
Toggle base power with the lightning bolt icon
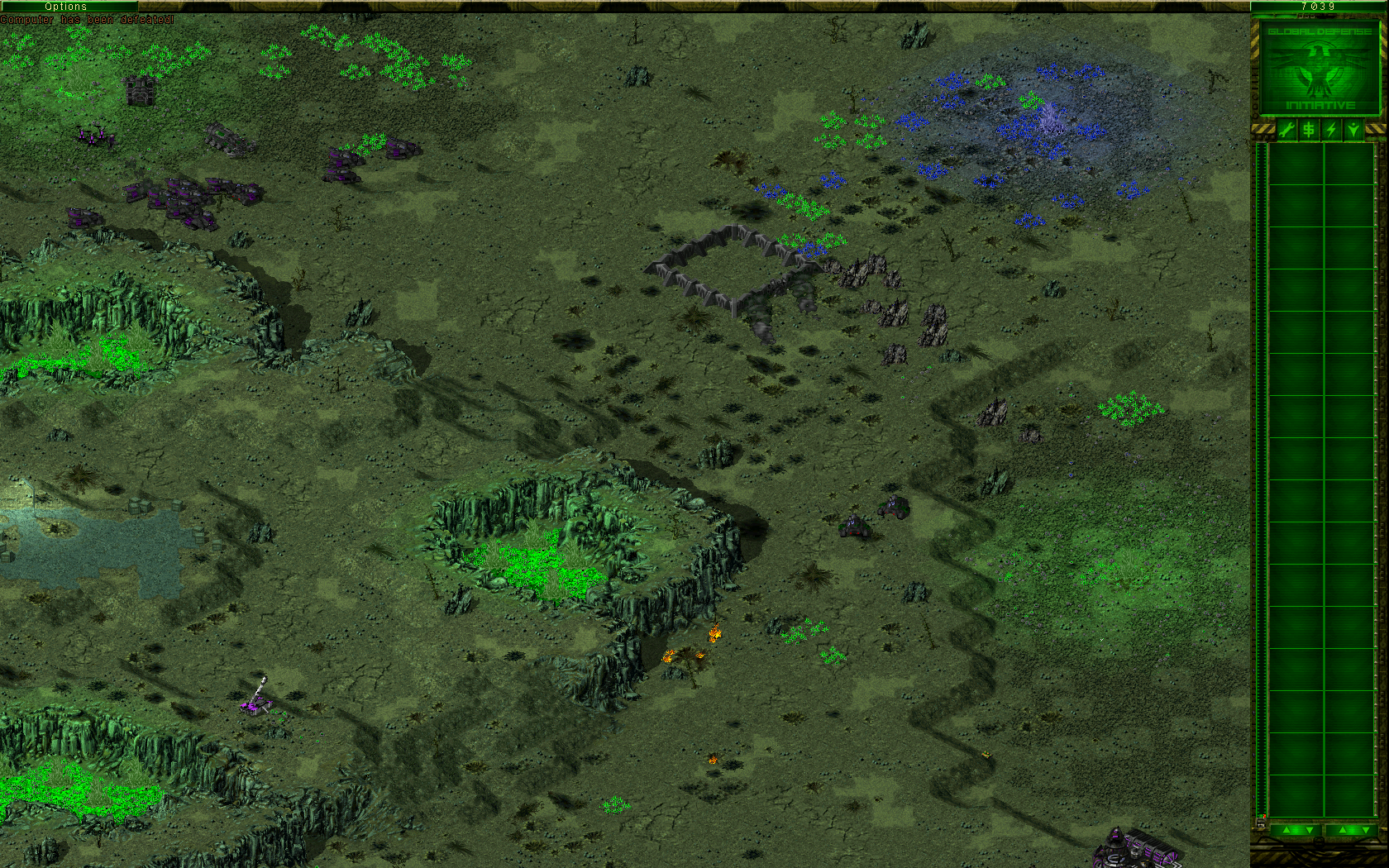click(x=1331, y=128)
